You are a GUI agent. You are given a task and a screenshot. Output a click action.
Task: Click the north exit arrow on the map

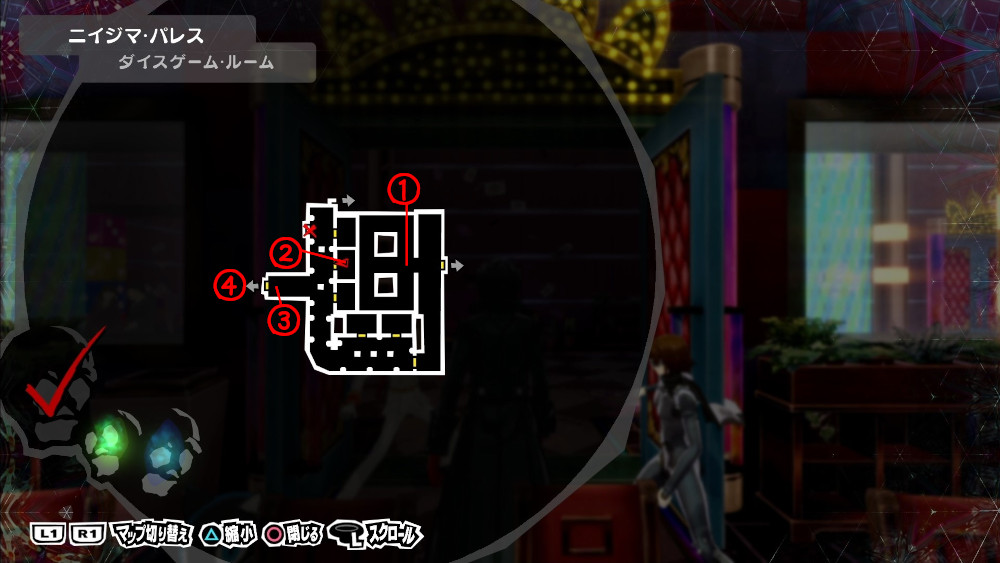point(348,201)
